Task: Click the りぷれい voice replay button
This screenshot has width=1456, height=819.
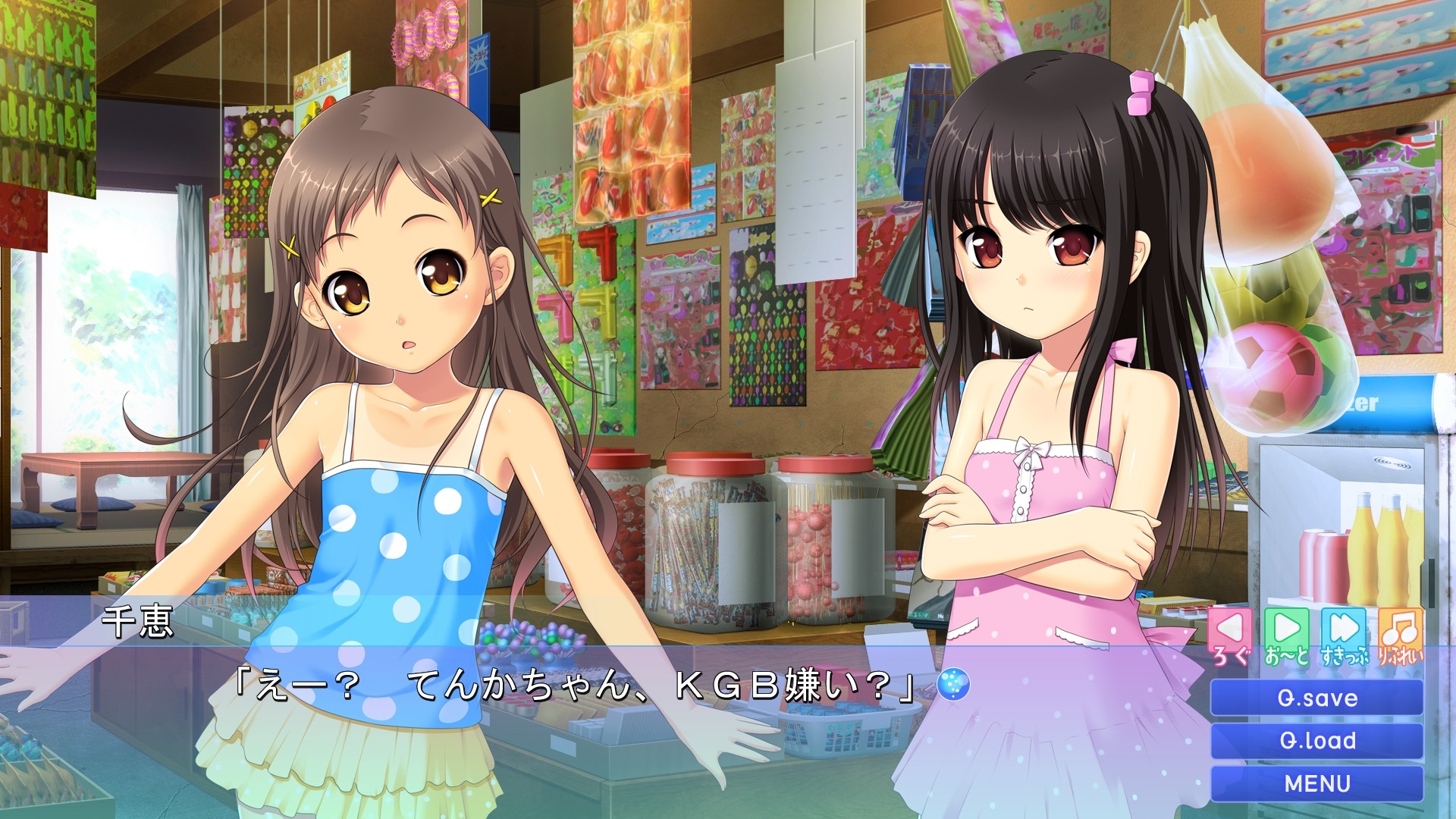Action: click(x=1400, y=636)
